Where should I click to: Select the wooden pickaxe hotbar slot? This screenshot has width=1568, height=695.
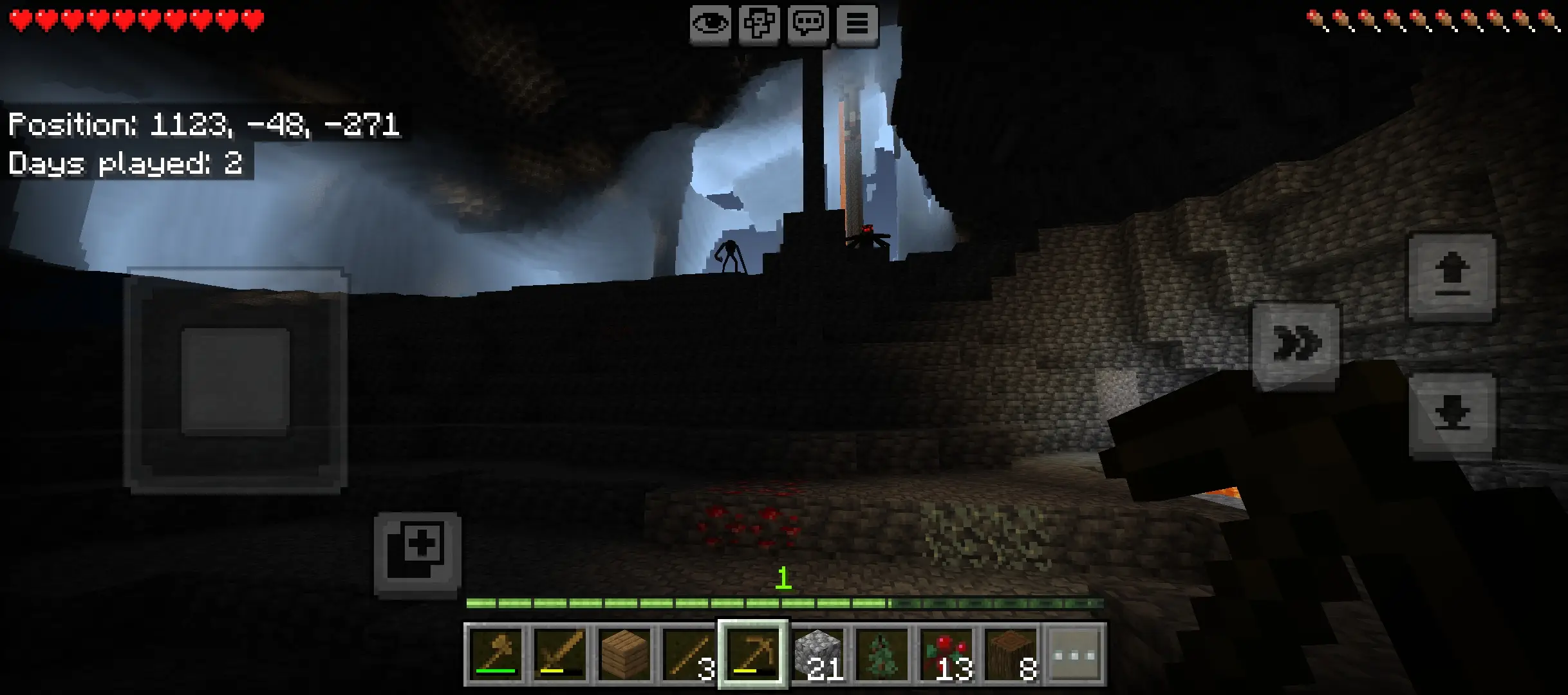(x=753, y=654)
